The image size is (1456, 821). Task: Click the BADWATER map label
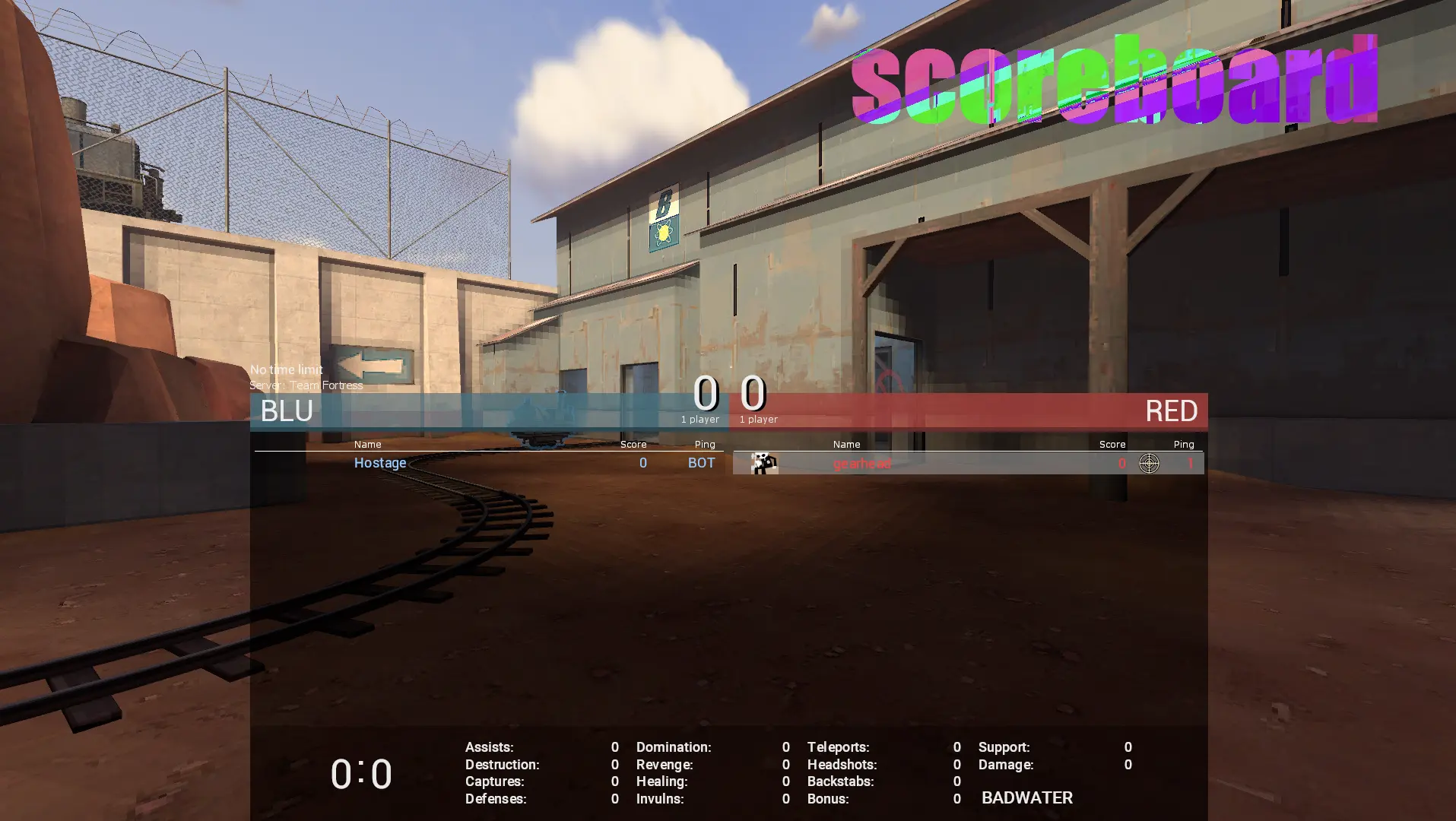pos(1026,798)
